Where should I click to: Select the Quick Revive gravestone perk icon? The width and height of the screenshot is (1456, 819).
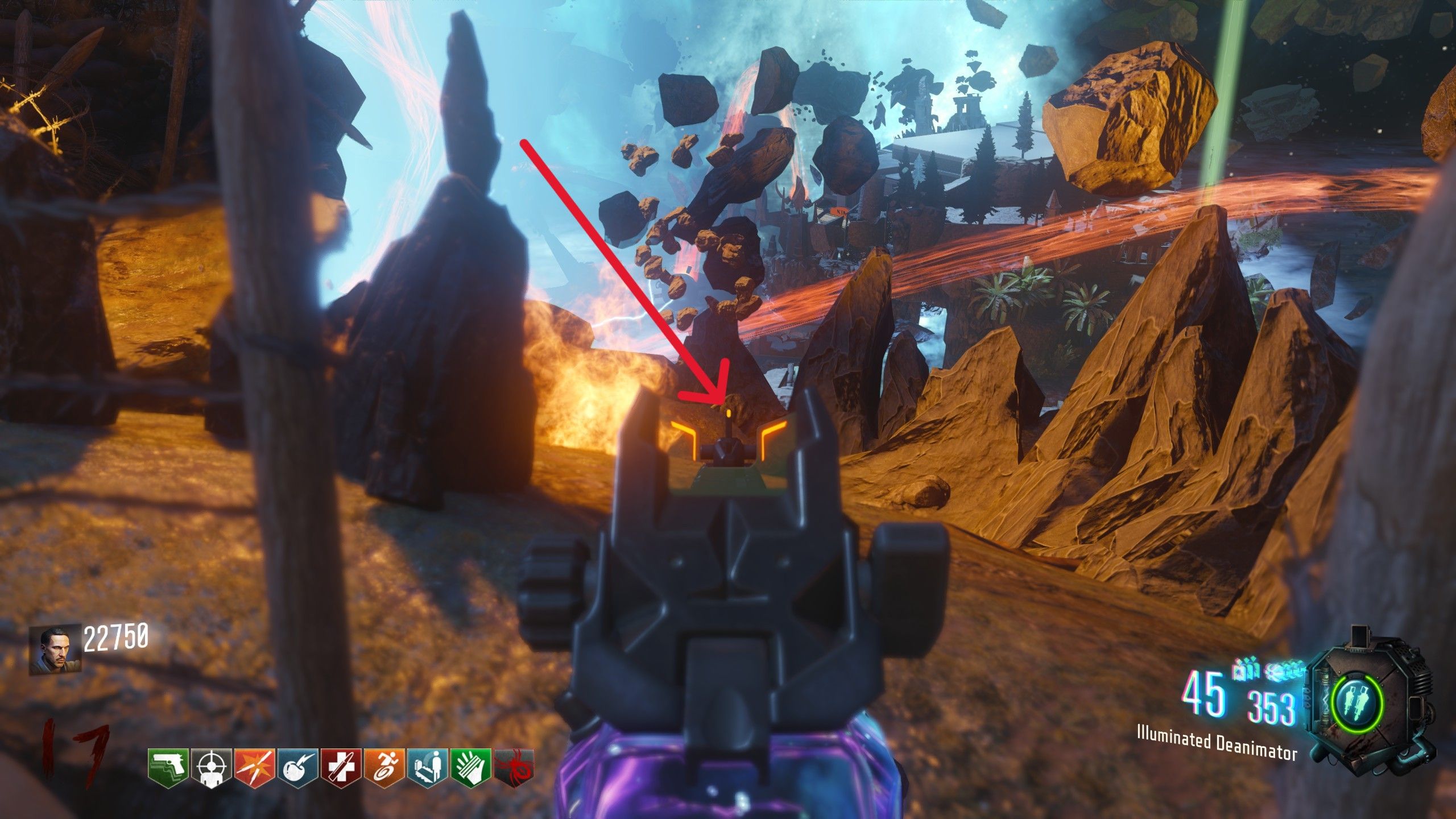pyautogui.click(x=428, y=768)
